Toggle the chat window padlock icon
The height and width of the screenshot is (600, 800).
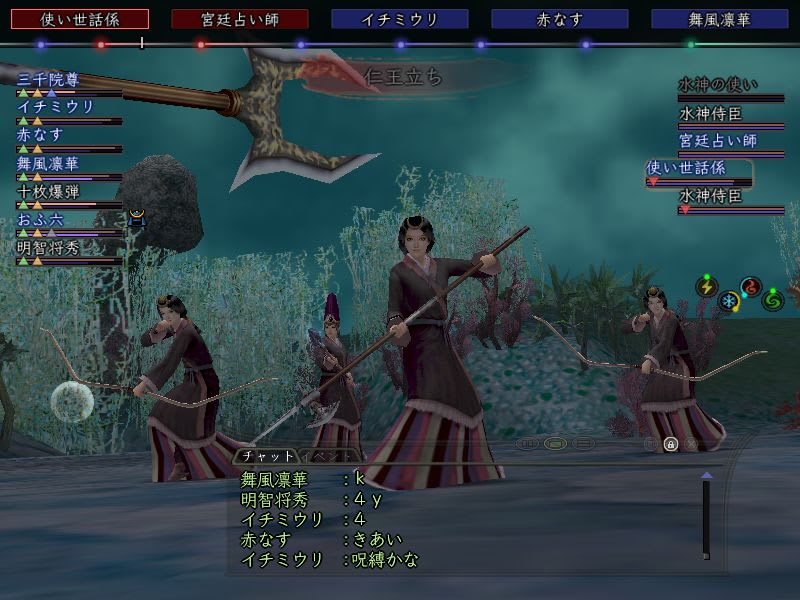tap(670, 443)
